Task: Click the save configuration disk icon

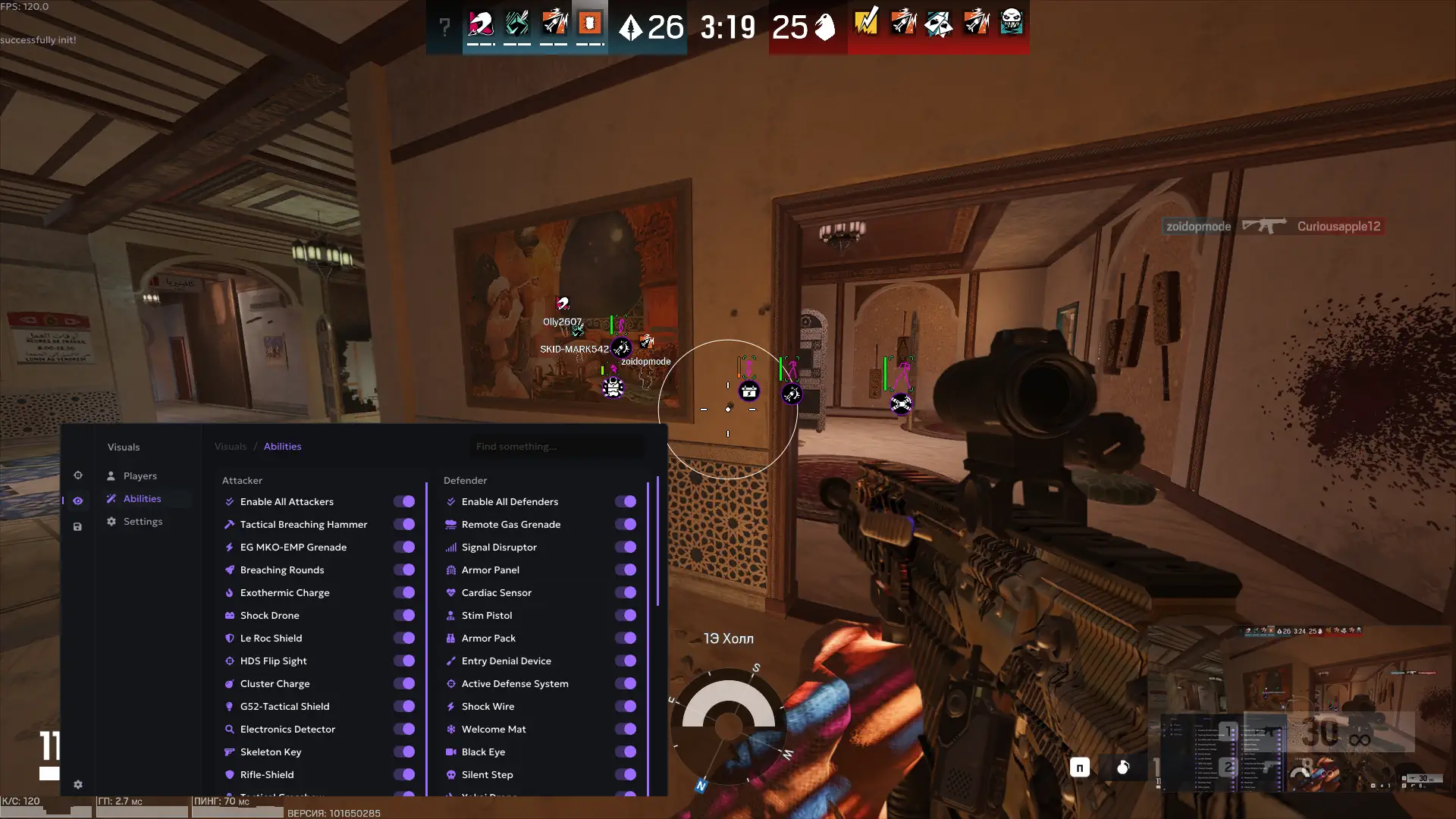Action: tap(78, 526)
